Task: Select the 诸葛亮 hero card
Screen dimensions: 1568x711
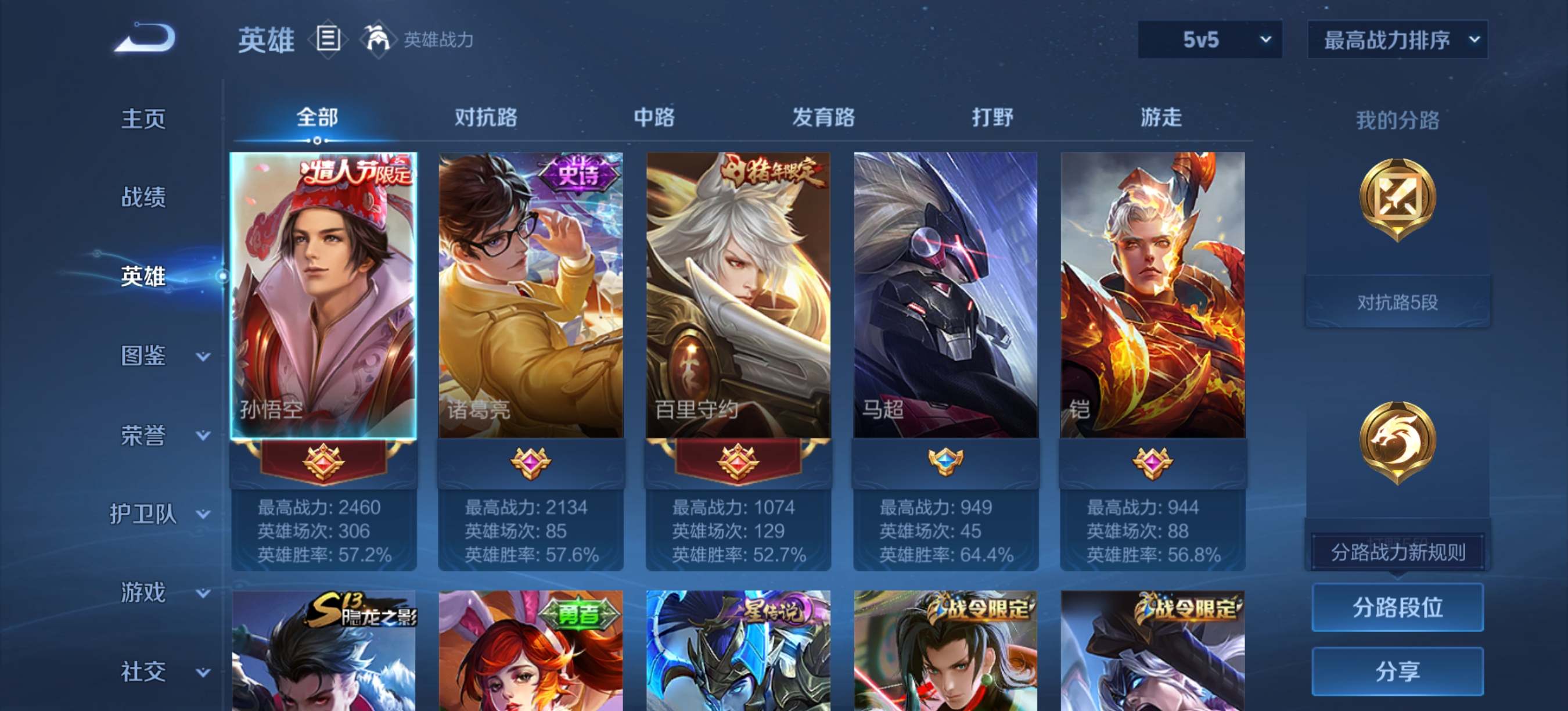Action: click(530, 295)
